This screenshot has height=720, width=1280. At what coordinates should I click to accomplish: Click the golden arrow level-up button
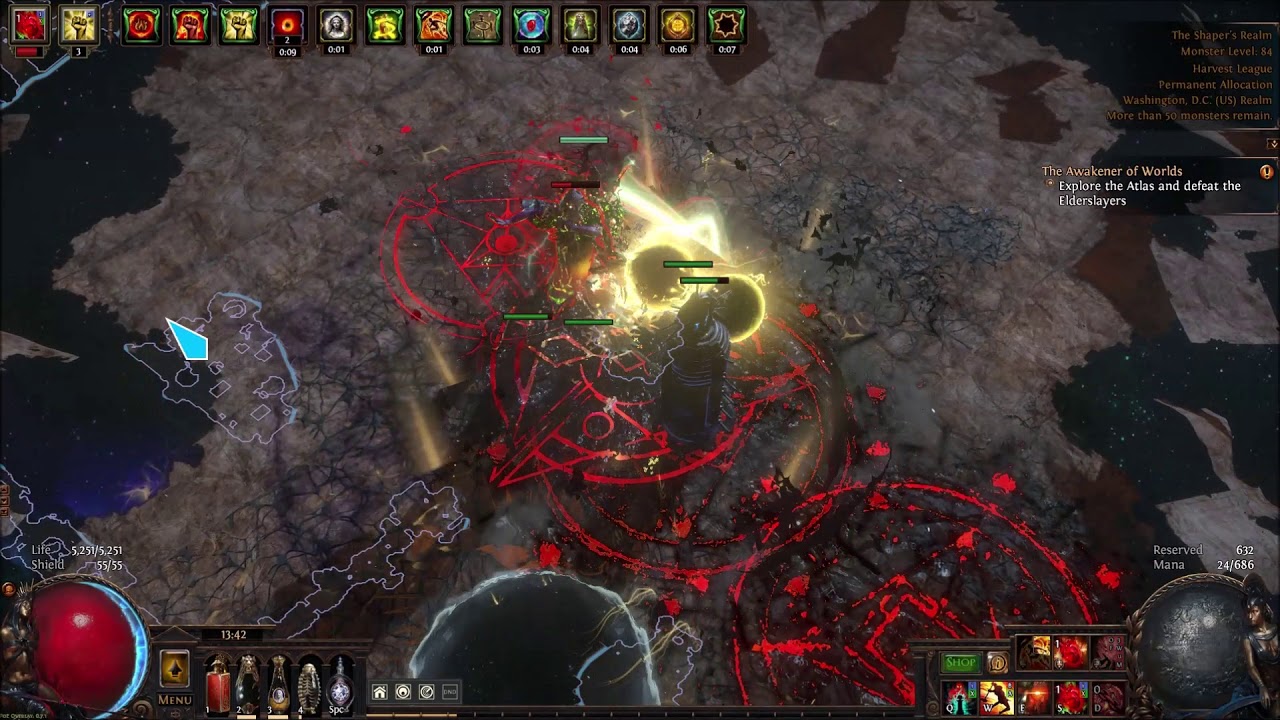click(174, 667)
